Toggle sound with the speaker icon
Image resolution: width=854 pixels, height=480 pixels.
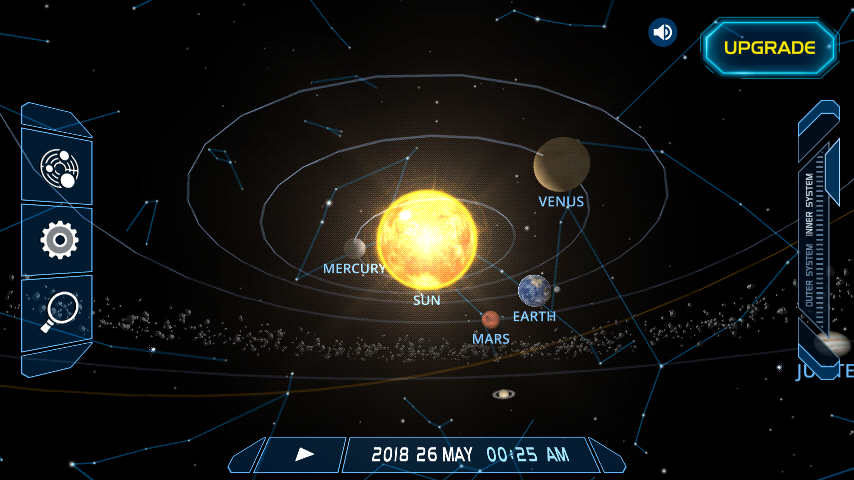pos(662,32)
